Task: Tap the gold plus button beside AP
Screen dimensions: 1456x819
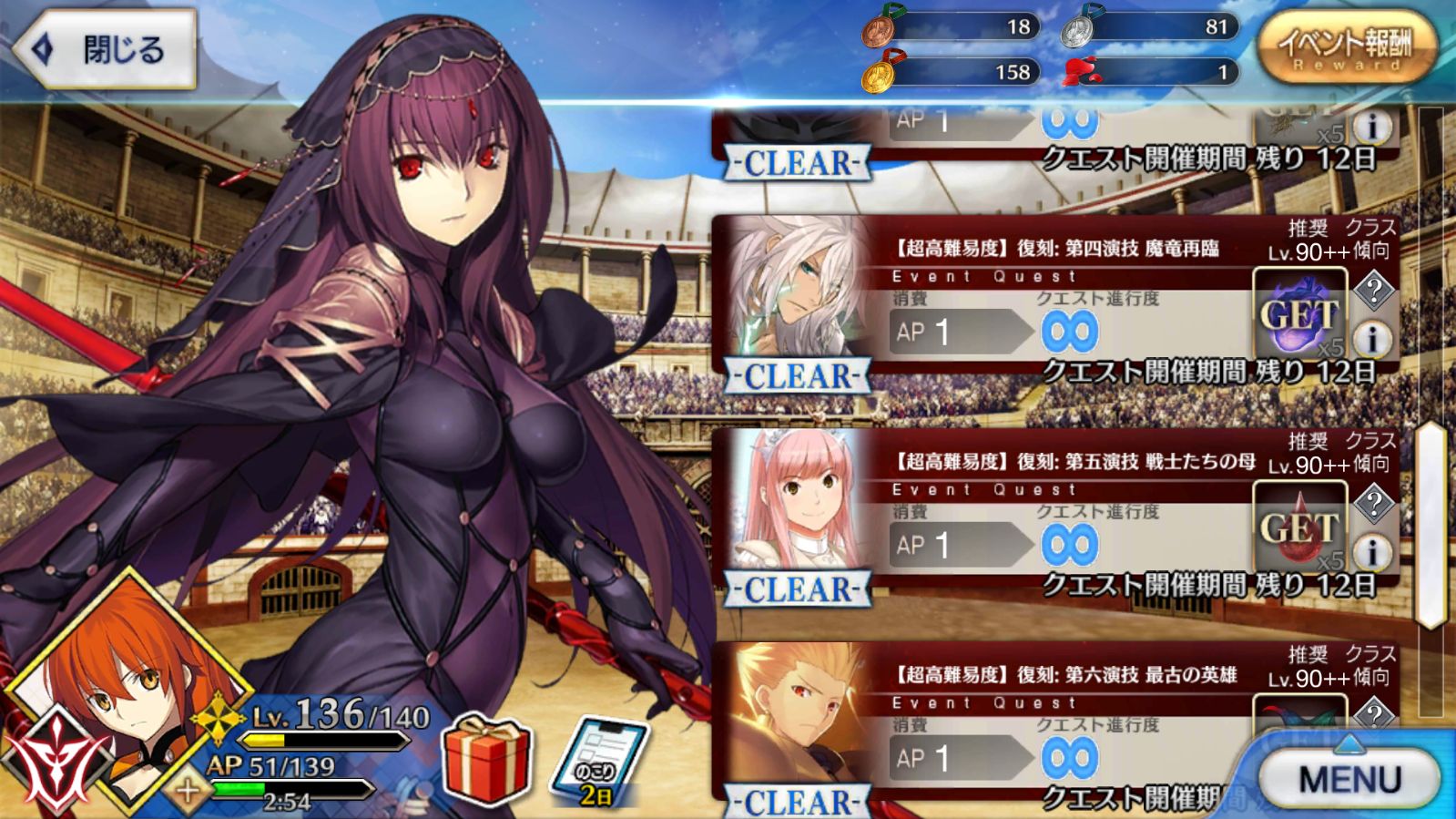Action: [188, 791]
